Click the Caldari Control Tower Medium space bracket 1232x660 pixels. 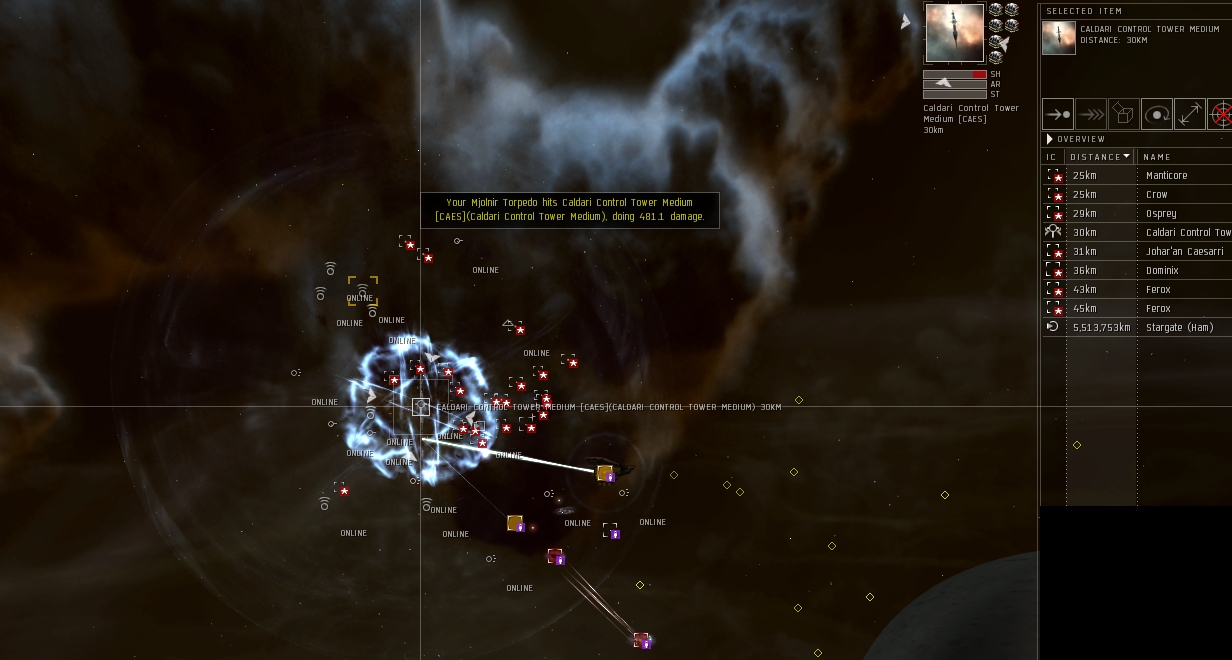[421, 407]
